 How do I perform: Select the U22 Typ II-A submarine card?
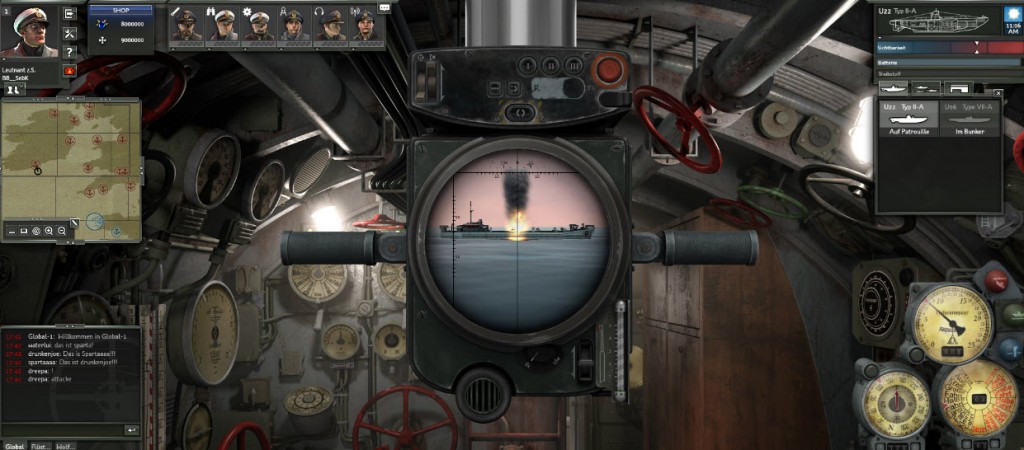908,118
